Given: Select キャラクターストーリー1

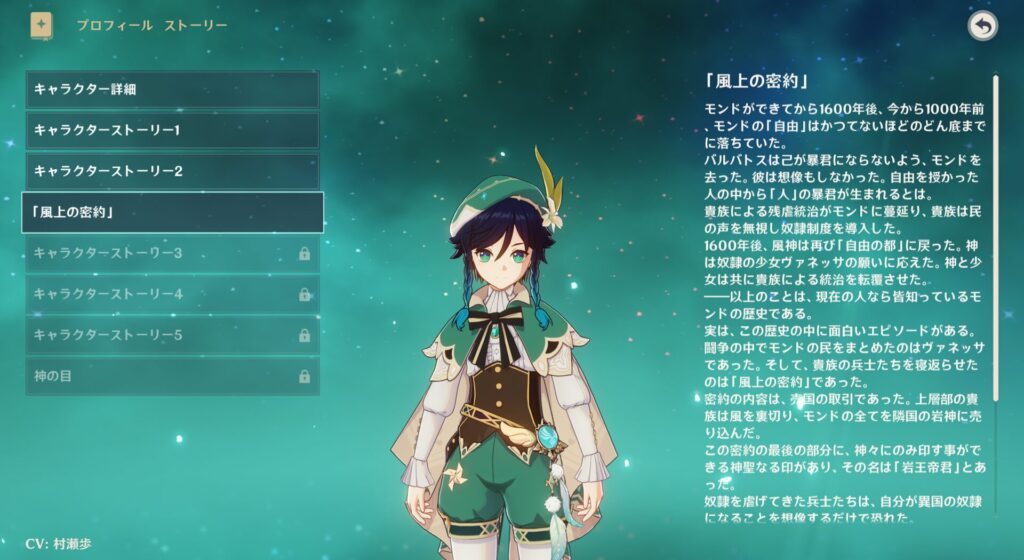Looking at the screenshot, I should pos(172,130).
